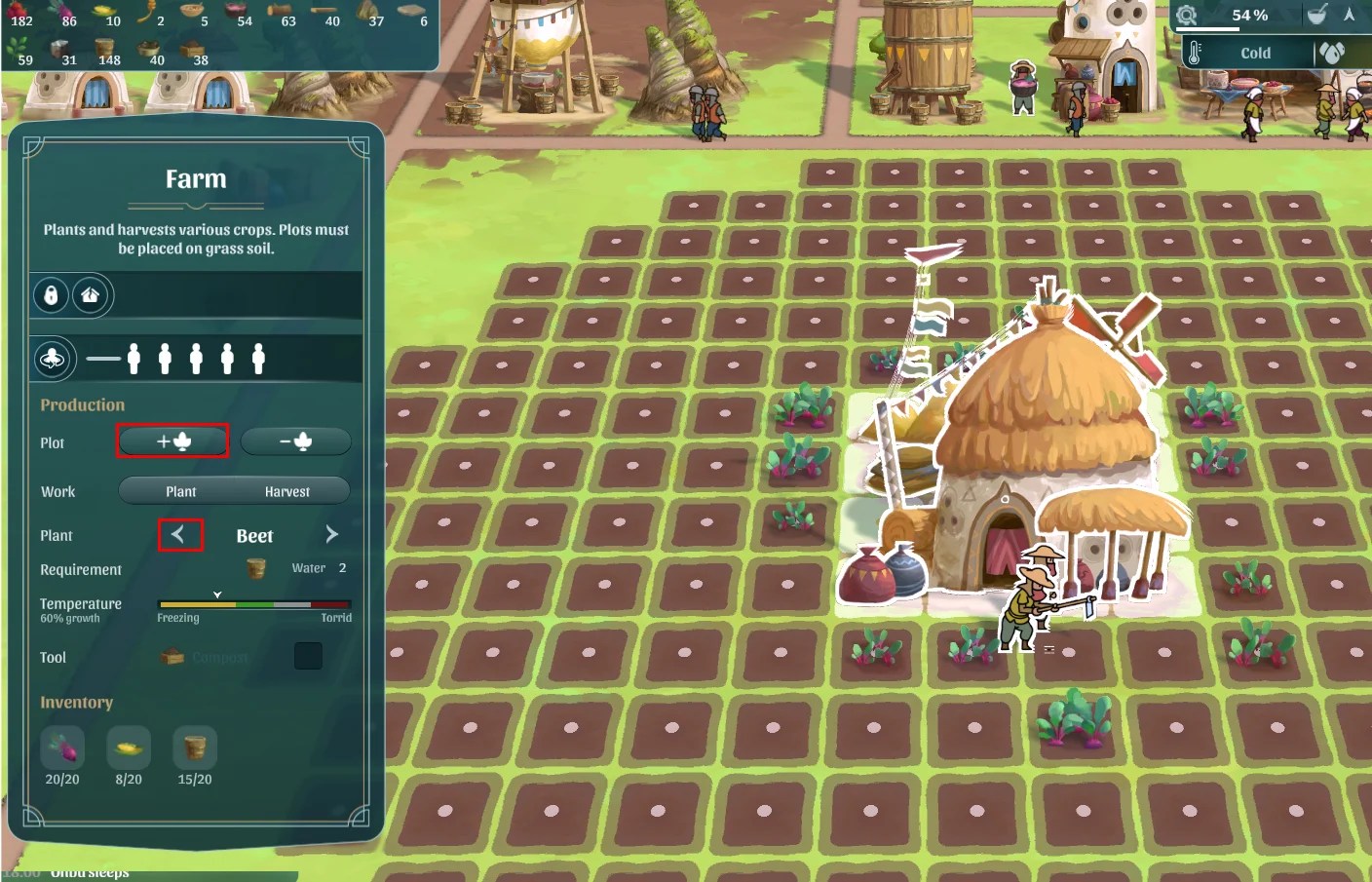
Task: Click the water bucket requirement icon for Beet
Action: pos(255,568)
